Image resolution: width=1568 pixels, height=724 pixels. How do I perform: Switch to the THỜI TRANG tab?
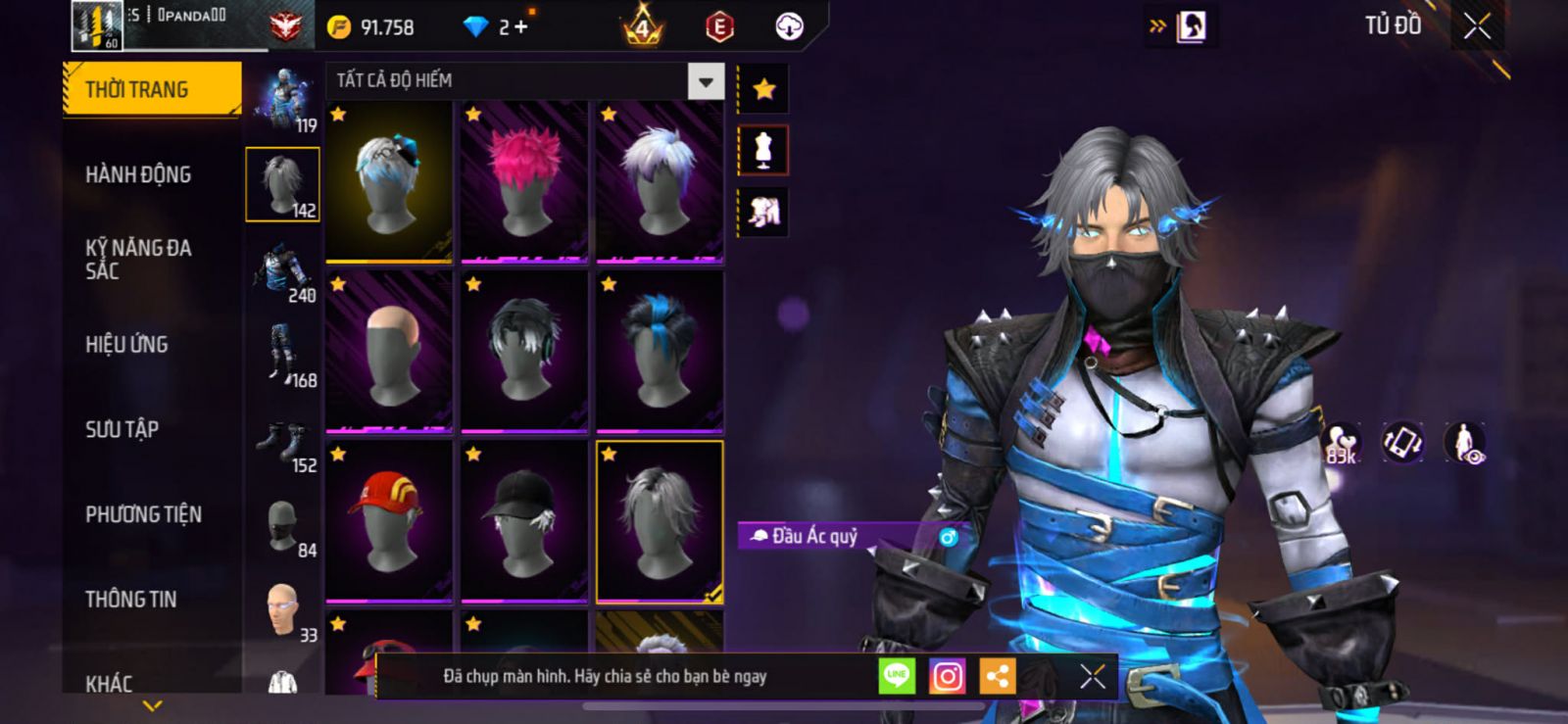pos(152,89)
